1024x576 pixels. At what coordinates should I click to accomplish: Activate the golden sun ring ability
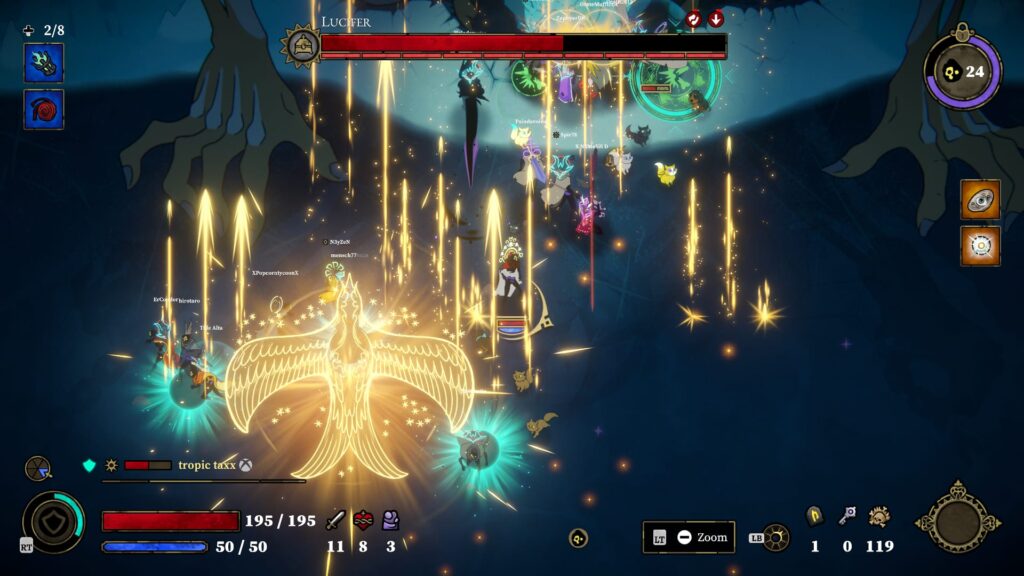pos(775,537)
